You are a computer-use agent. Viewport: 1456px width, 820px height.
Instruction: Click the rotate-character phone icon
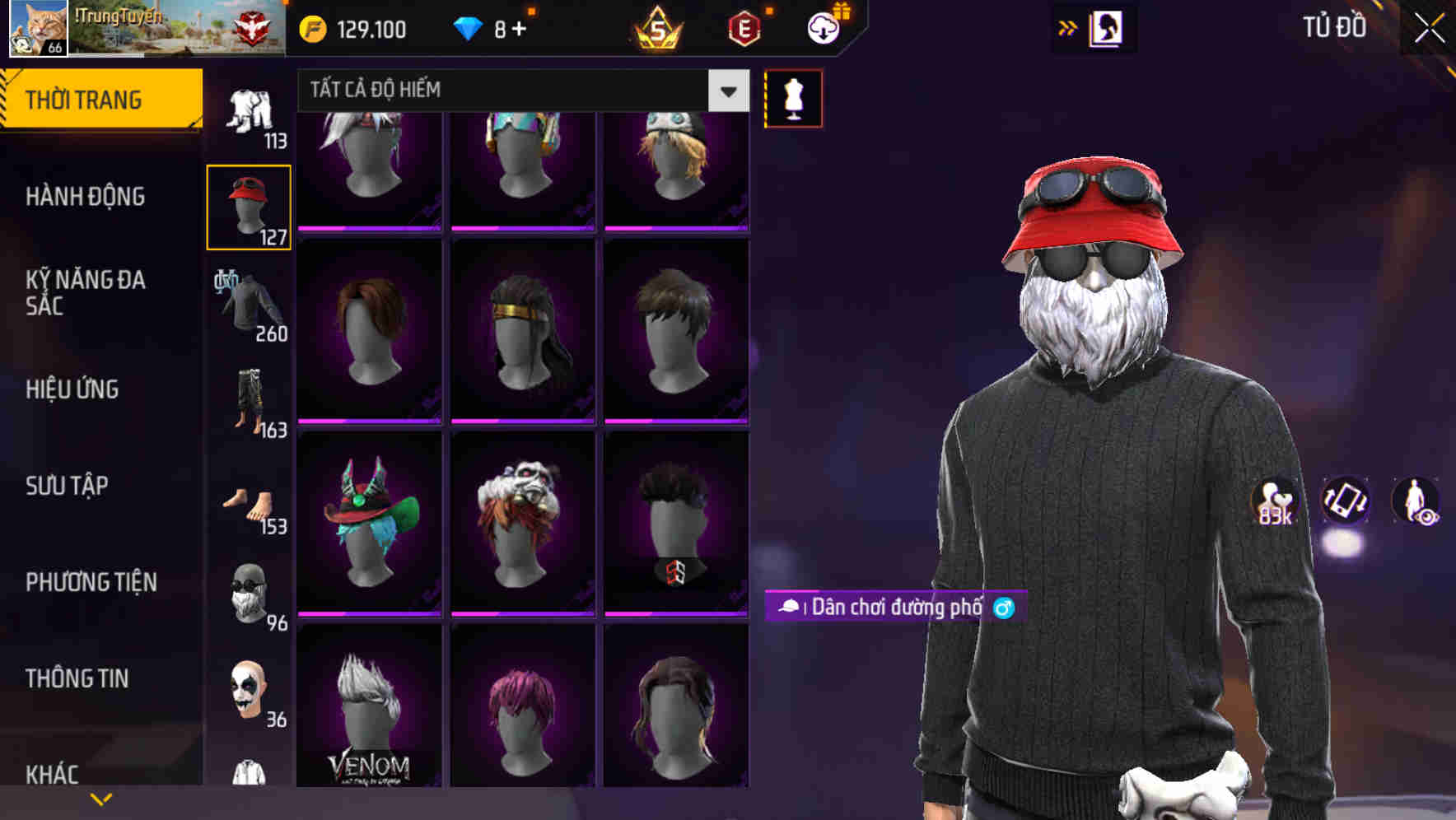point(1347,502)
